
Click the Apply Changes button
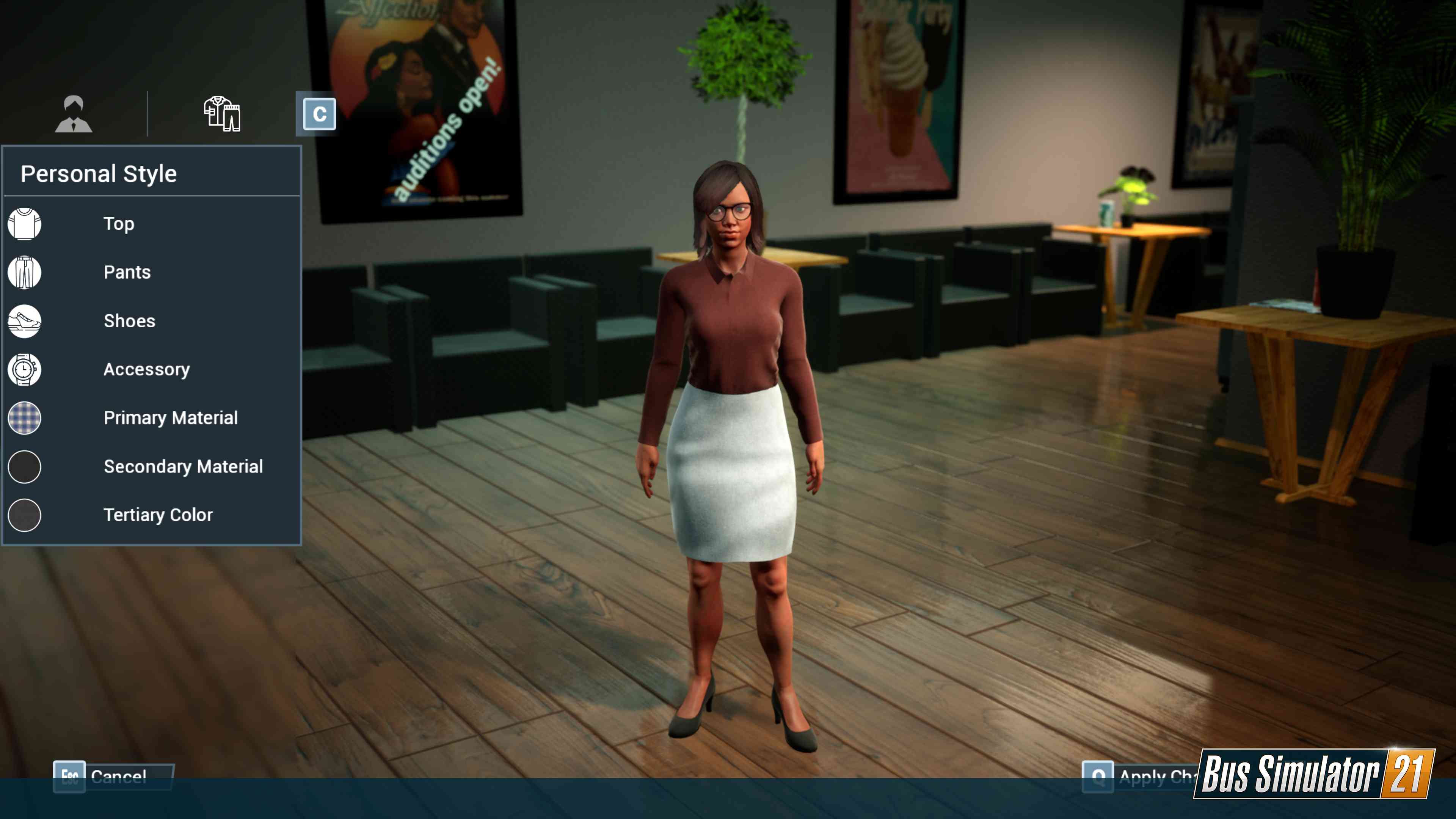1159,777
